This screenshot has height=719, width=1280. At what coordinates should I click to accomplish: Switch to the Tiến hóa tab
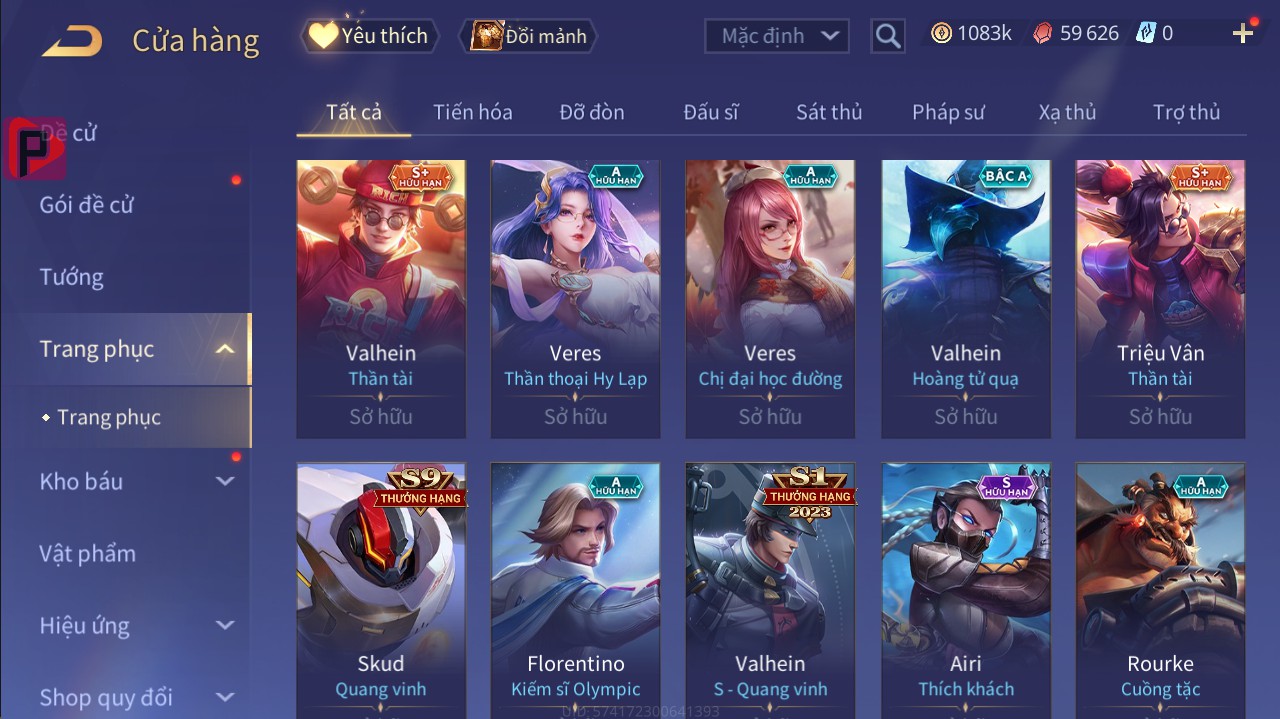coord(472,112)
